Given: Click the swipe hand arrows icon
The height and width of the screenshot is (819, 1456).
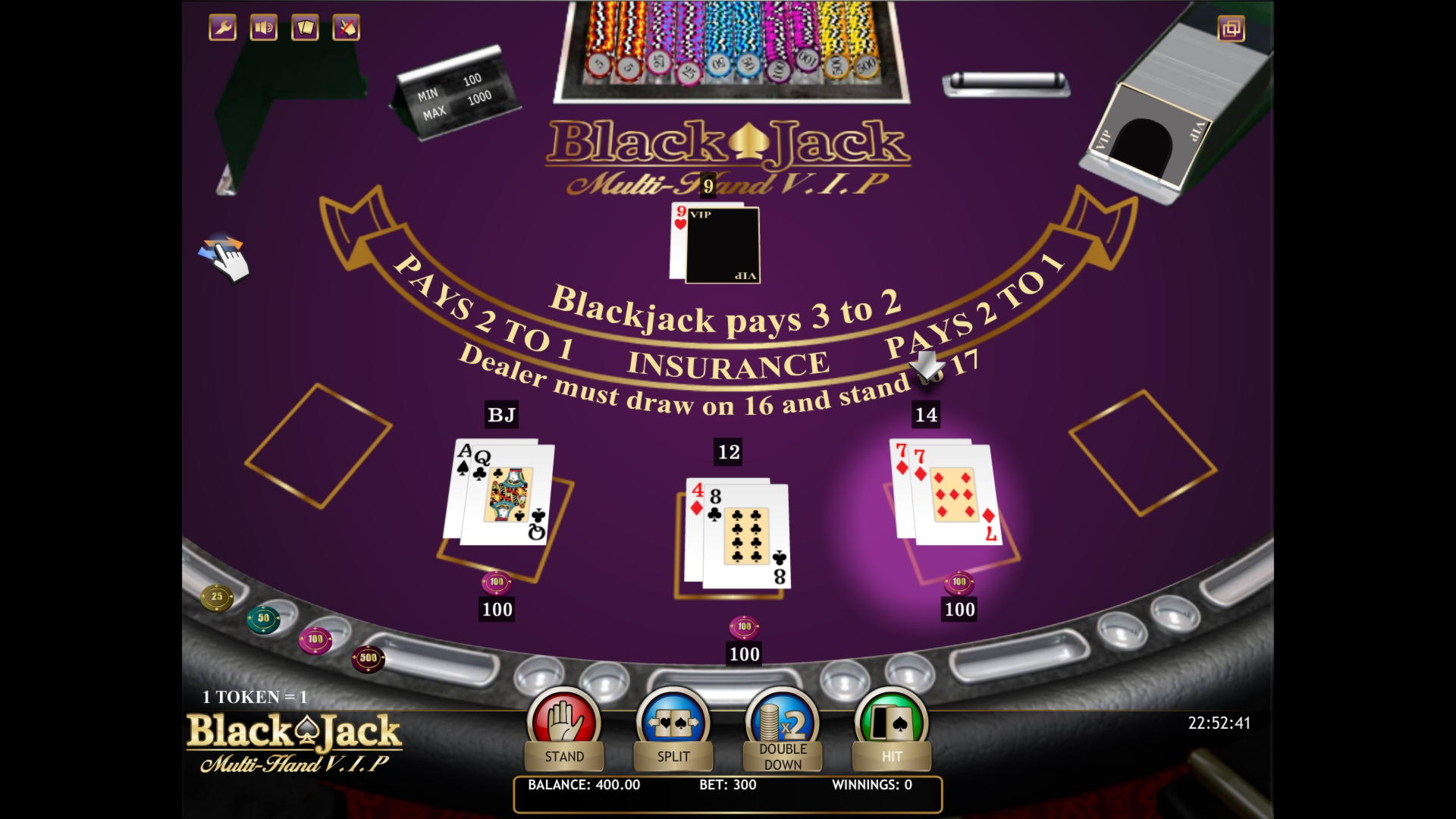Looking at the screenshot, I should [224, 256].
